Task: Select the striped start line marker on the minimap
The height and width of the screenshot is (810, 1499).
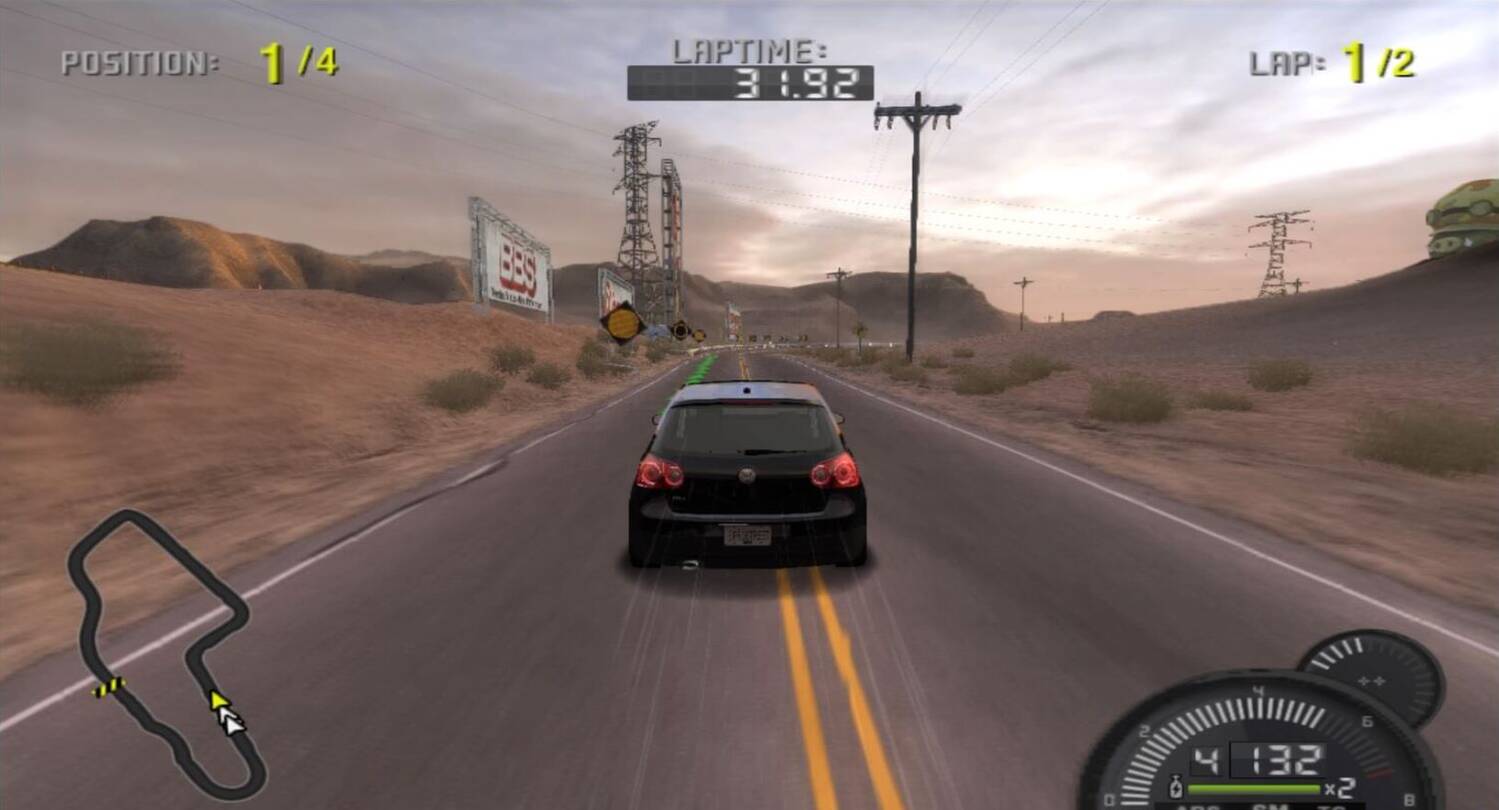Action: click(109, 686)
